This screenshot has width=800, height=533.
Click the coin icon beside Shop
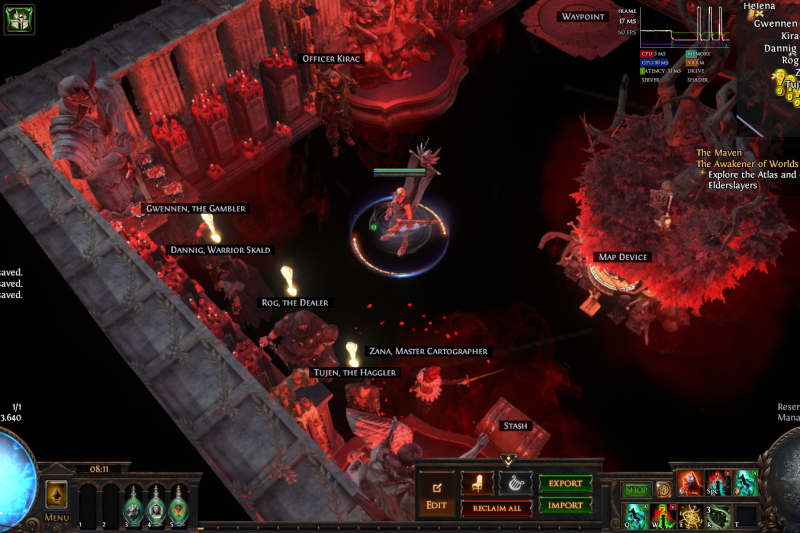[x=663, y=490]
